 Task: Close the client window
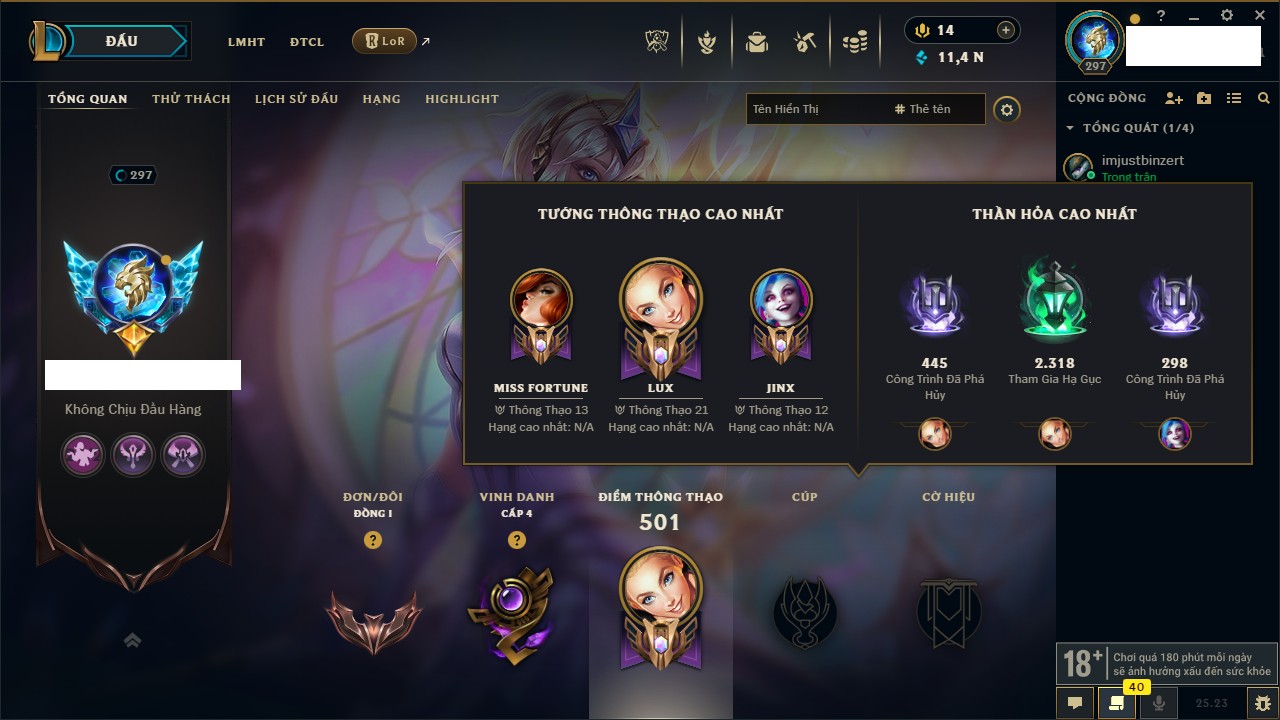1258,16
